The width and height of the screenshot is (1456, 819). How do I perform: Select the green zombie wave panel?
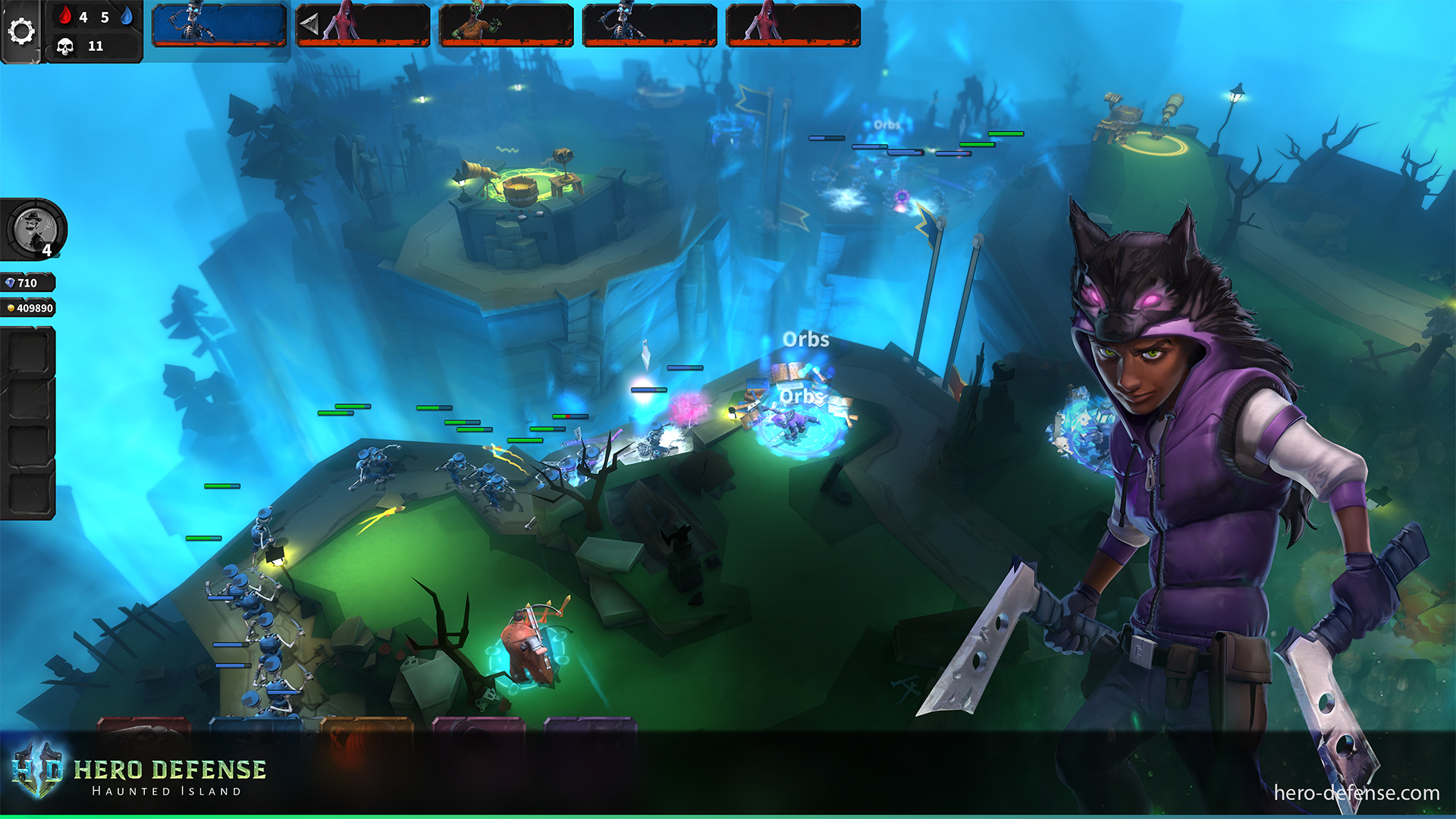click(506, 25)
